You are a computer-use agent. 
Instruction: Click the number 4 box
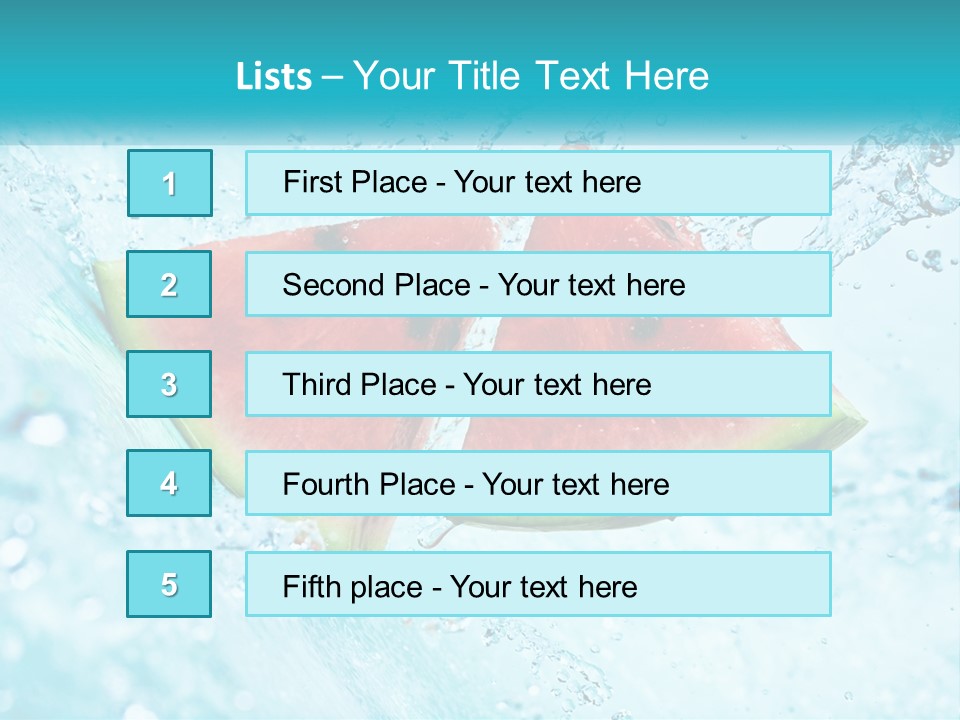pos(170,483)
